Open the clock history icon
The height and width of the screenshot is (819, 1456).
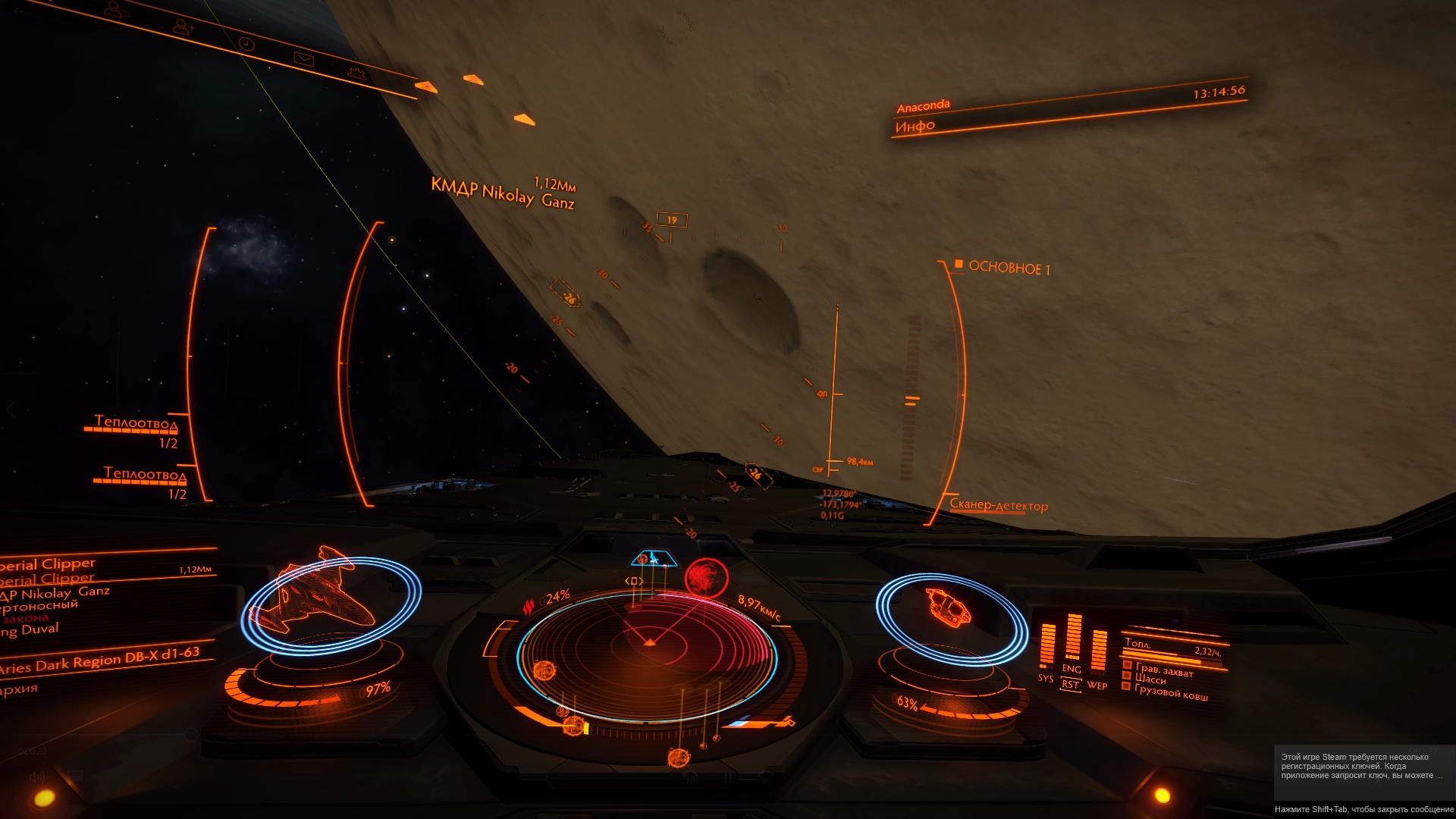click(x=246, y=44)
